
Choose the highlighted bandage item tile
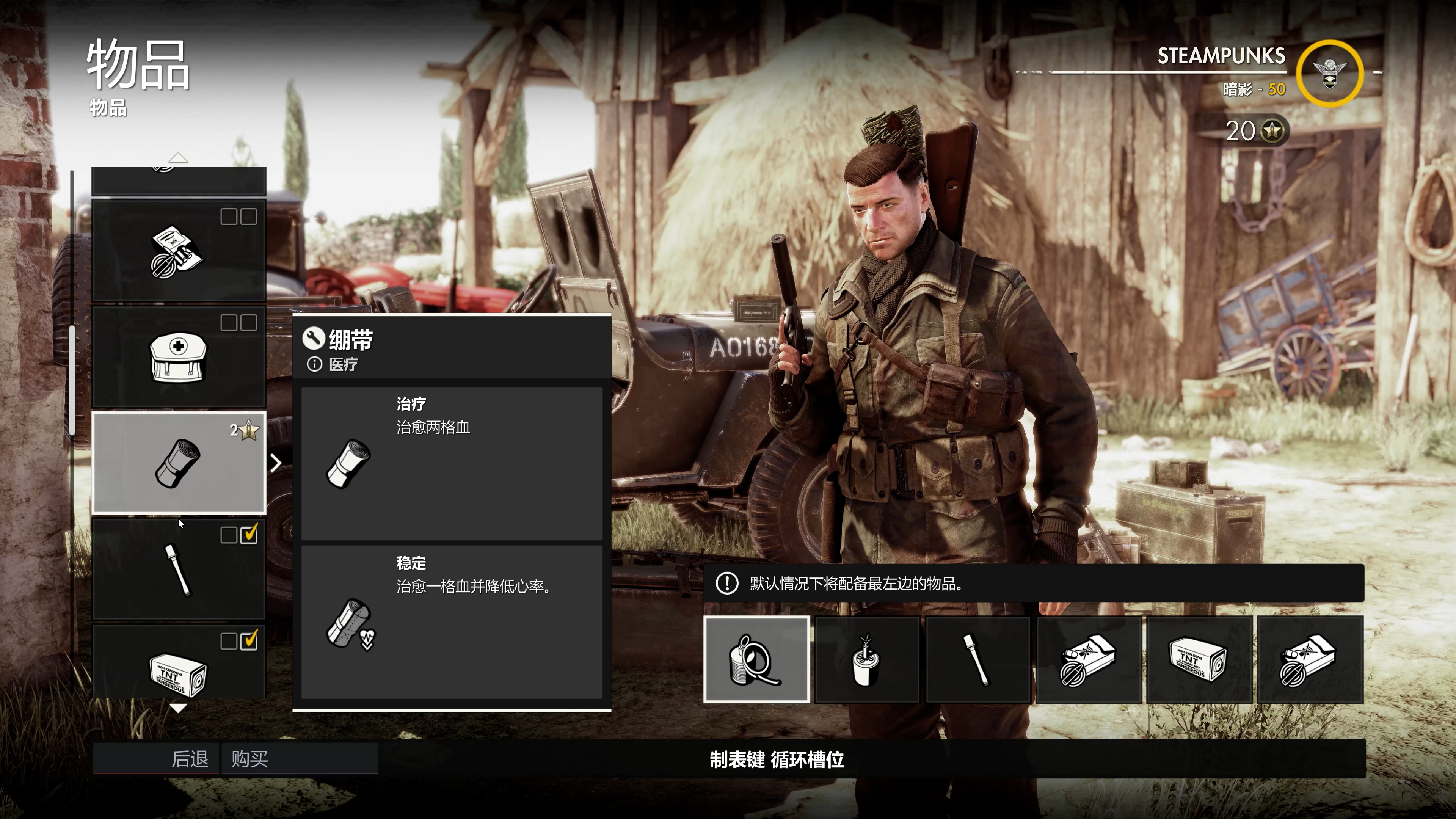tap(179, 463)
